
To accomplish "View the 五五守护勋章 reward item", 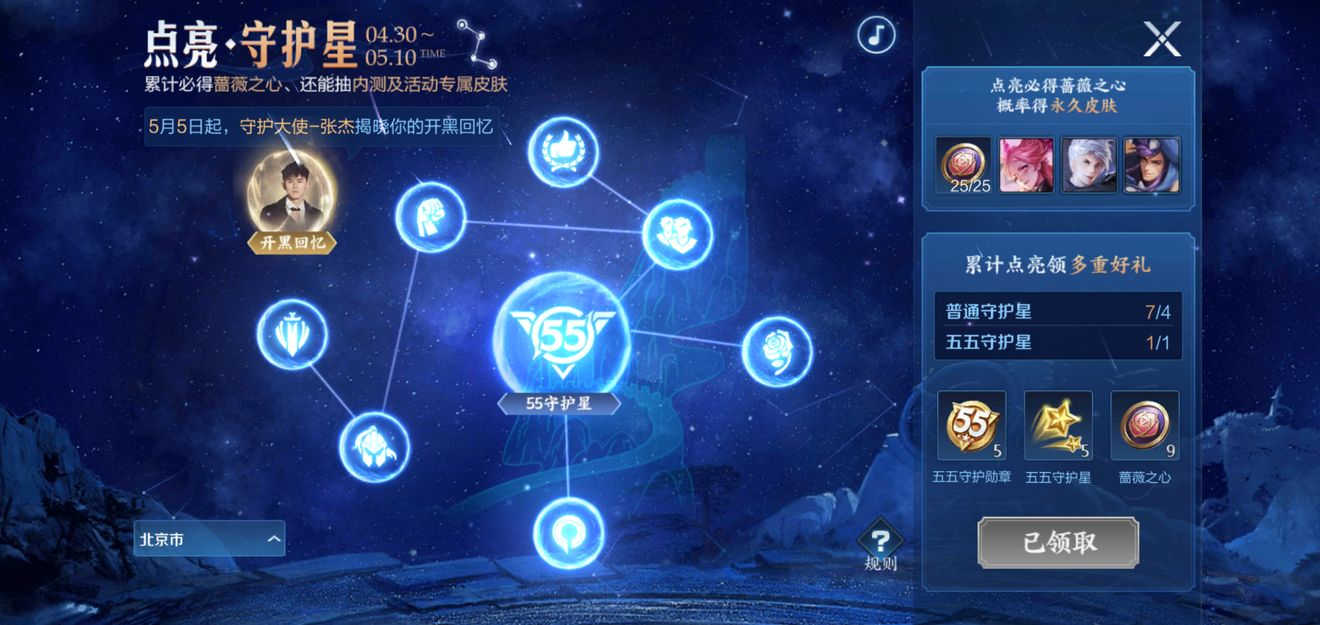I will pyautogui.click(x=970, y=425).
